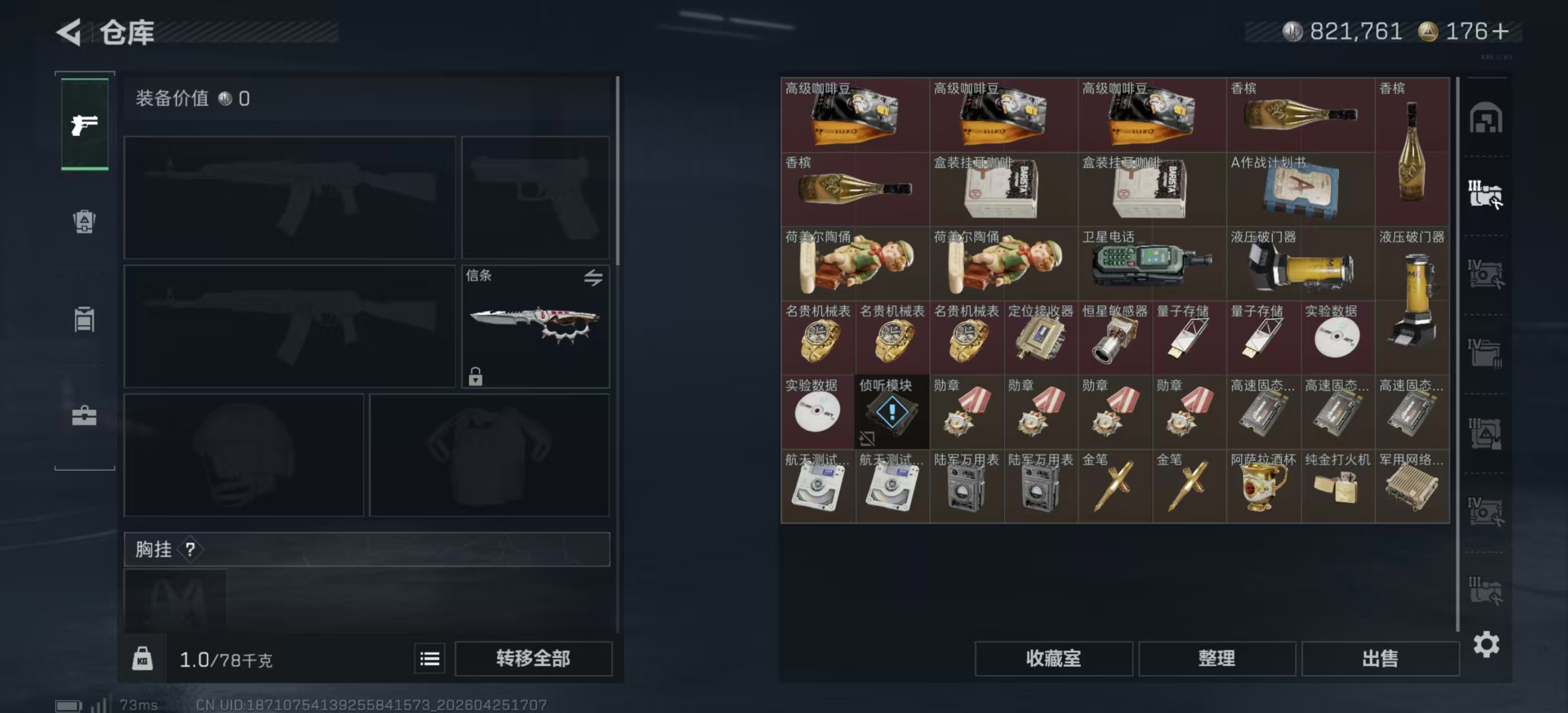Open the backpack equipment category icon
Viewport: 1568px width, 713px height.
[84, 223]
